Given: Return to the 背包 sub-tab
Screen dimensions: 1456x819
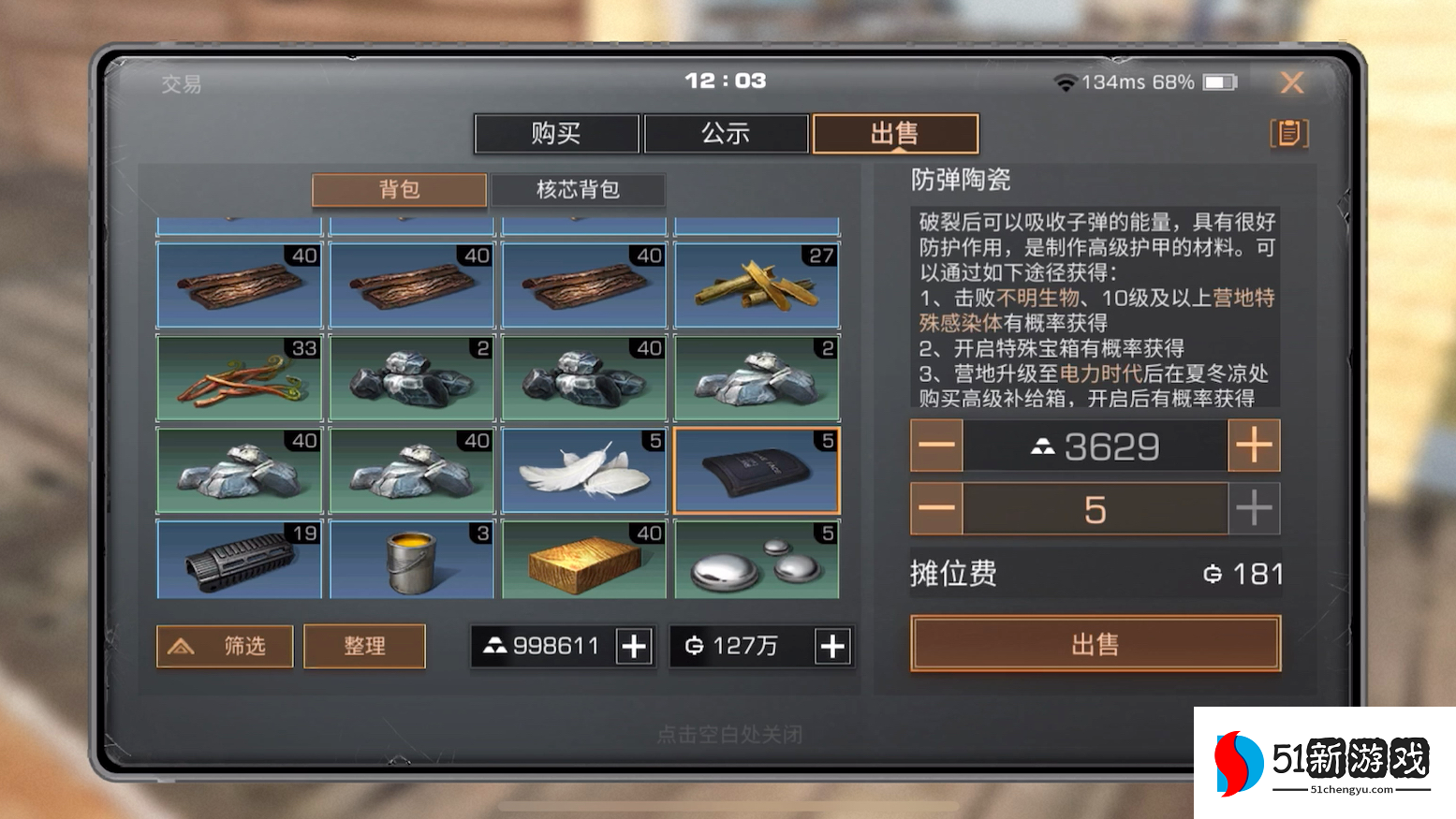Looking at the screenshot, I should 400,190.
